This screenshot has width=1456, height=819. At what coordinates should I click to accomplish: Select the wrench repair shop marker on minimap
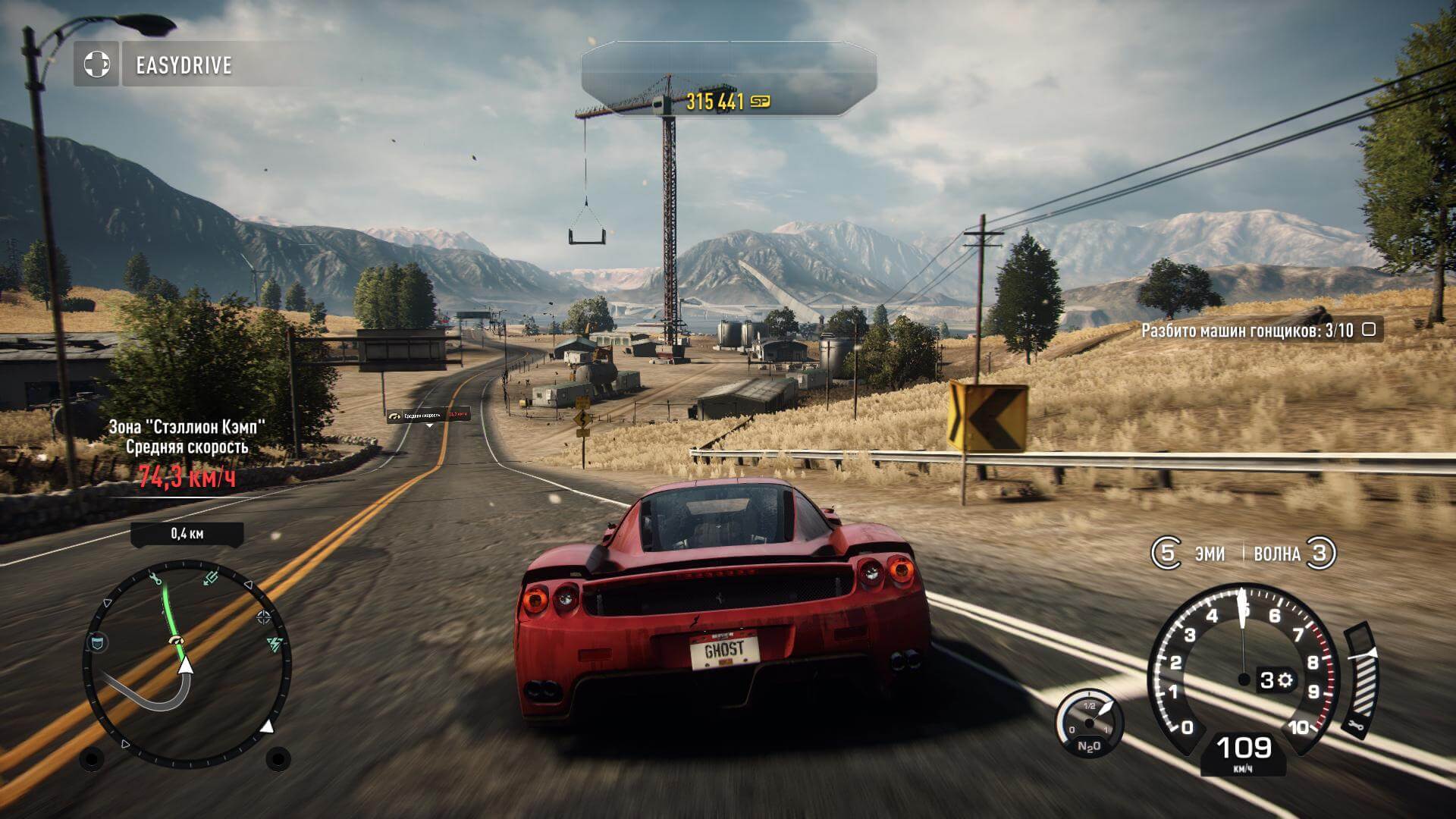(x=156, y=580)
